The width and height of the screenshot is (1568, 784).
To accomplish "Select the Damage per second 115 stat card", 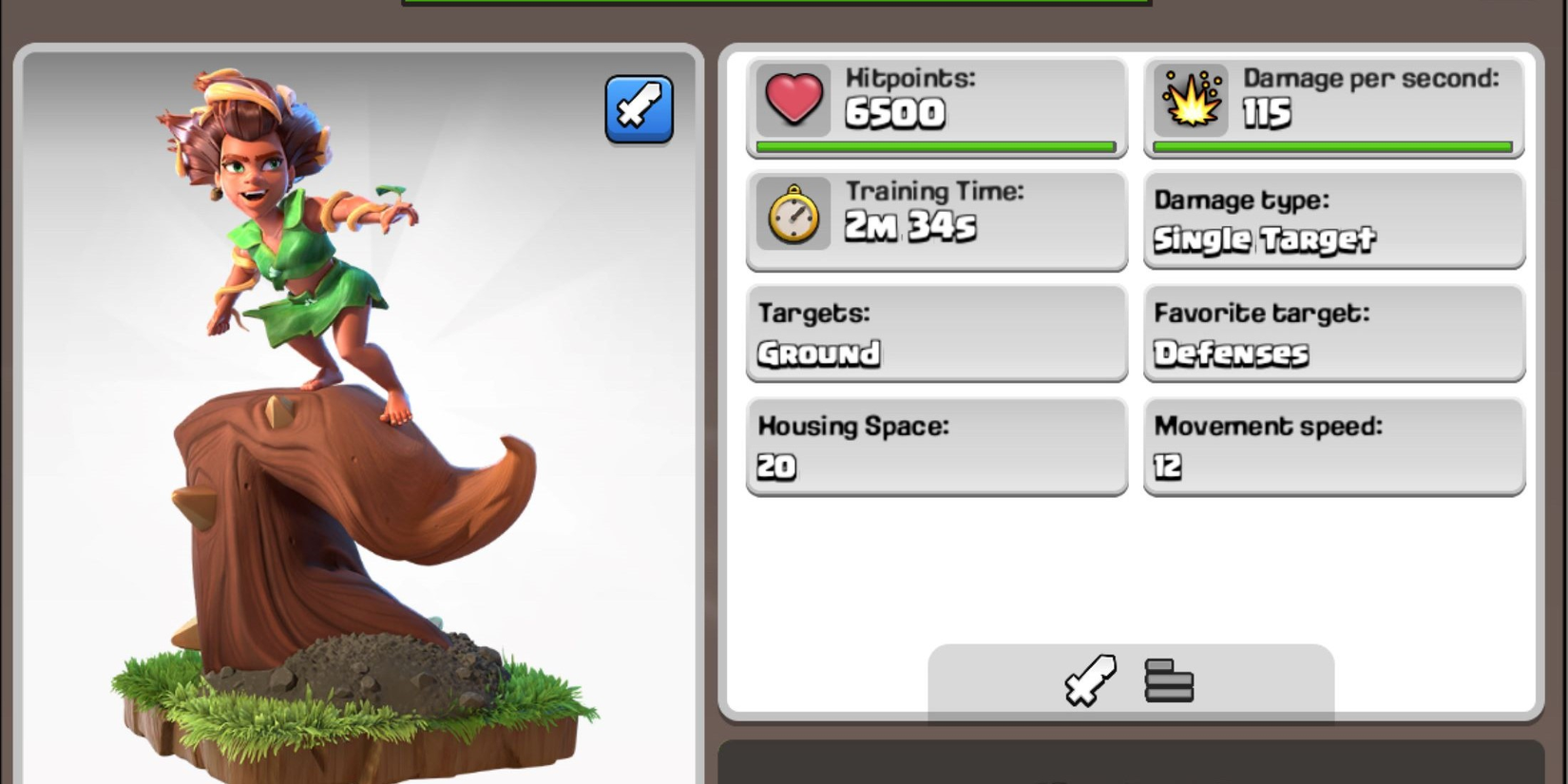I will (1330, 105).
